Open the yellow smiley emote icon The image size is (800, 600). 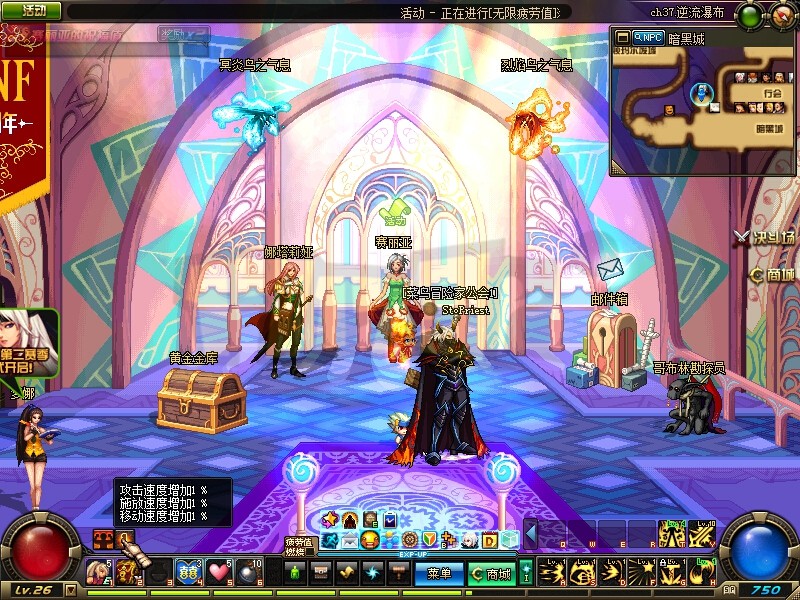pyautogui.click(x=371, y=540)
